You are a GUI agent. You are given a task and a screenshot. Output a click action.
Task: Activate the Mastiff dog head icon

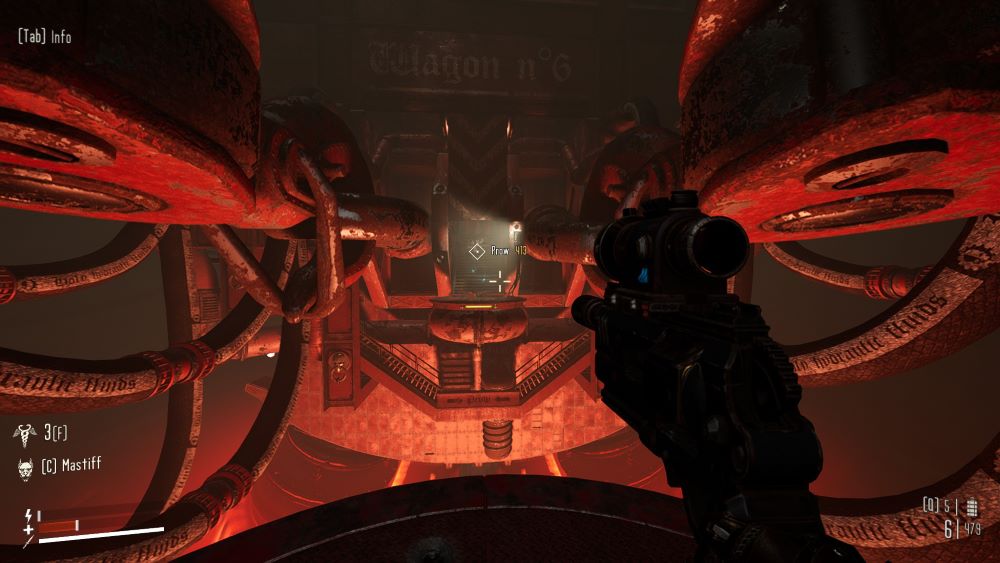click(26, 466)
